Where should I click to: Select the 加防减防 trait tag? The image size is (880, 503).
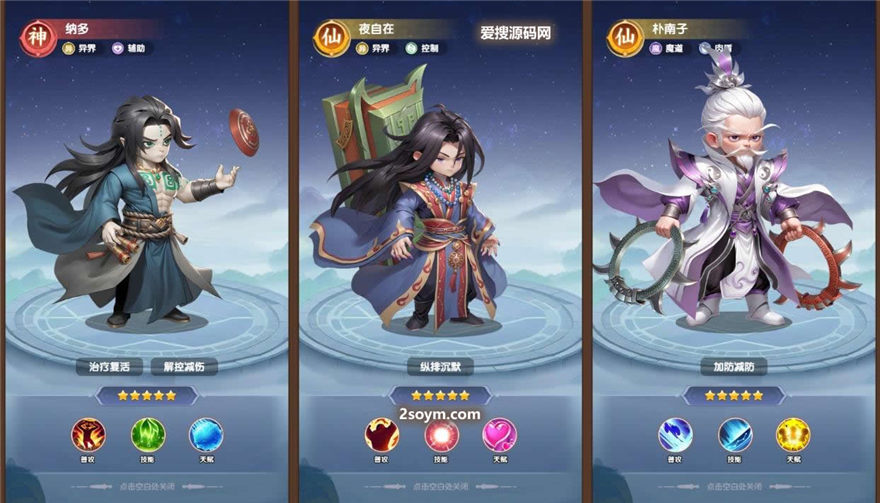coord(734,367)
